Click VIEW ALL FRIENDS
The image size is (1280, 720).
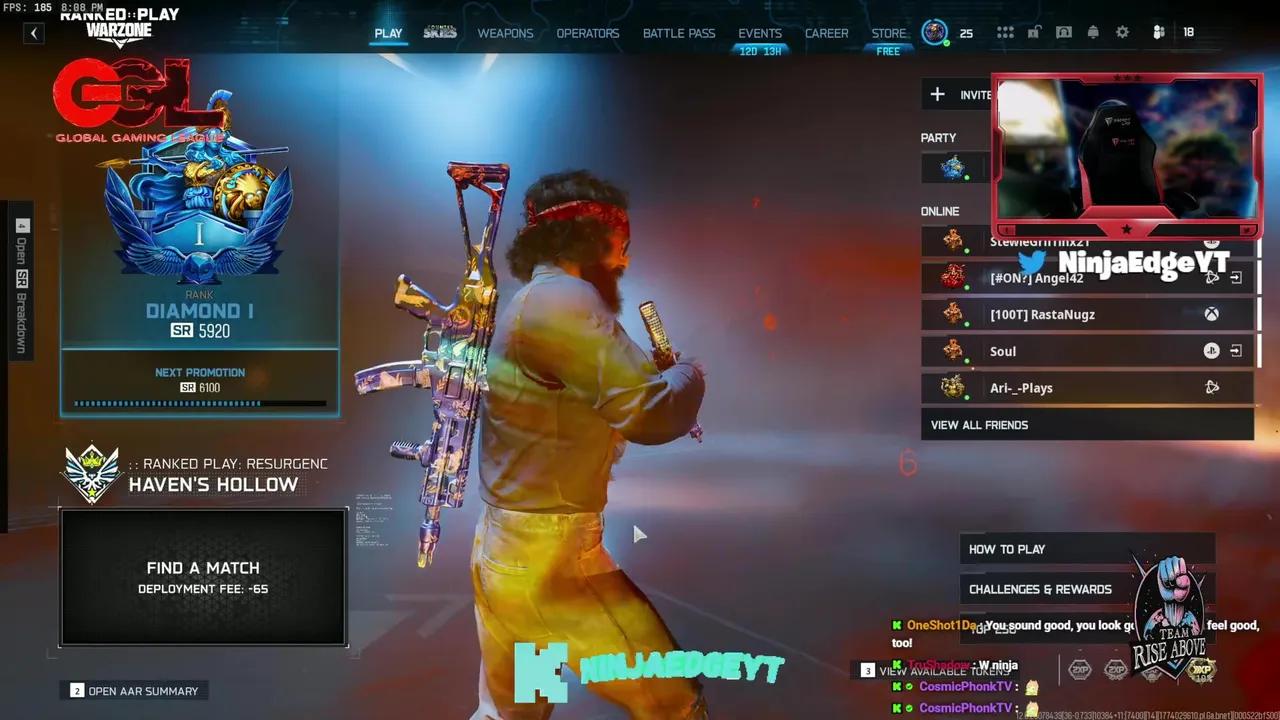tap(979, 424)
